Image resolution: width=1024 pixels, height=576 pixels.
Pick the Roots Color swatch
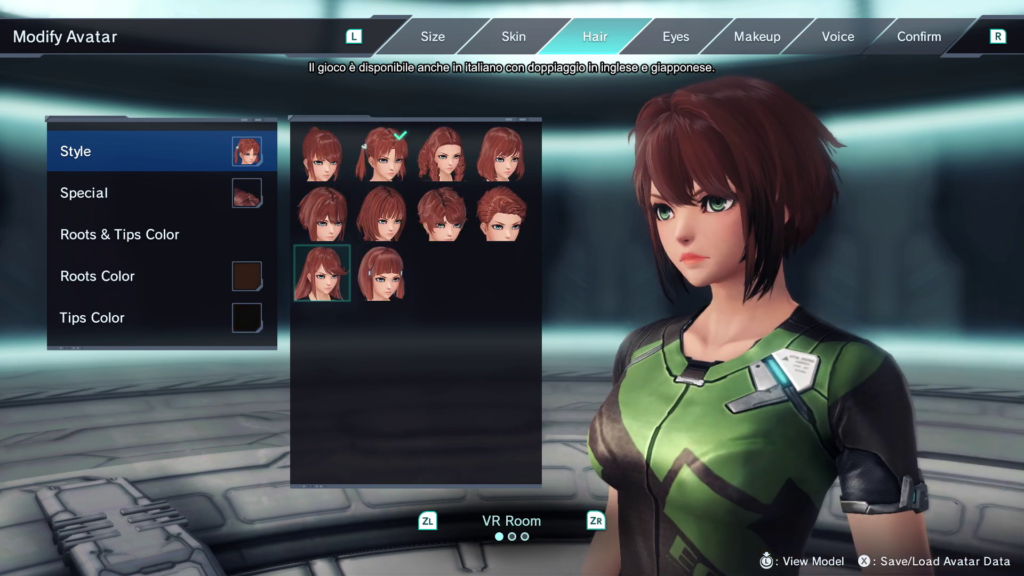pos(246,276)
